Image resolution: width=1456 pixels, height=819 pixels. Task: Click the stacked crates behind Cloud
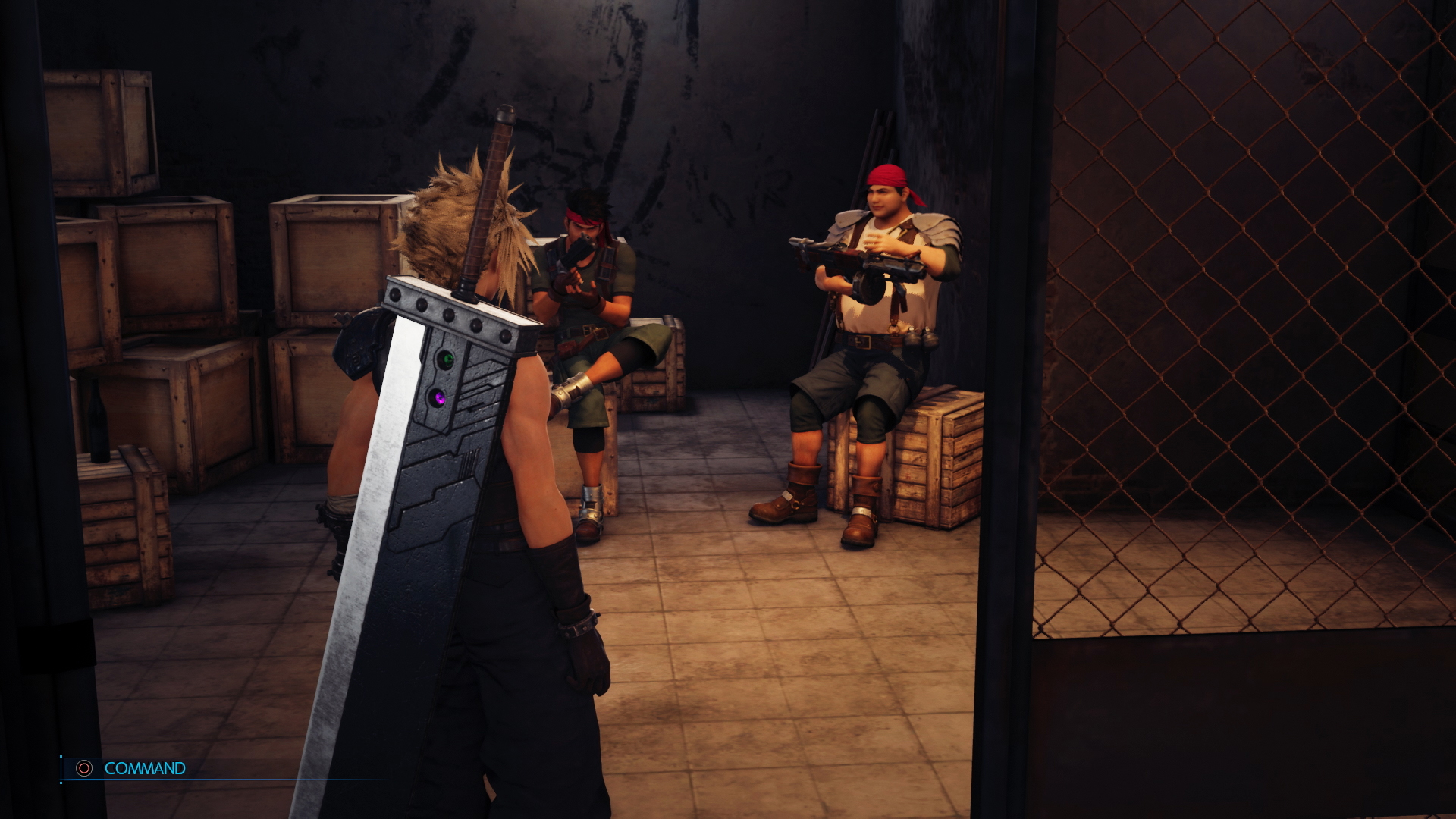tap(174, 265)
